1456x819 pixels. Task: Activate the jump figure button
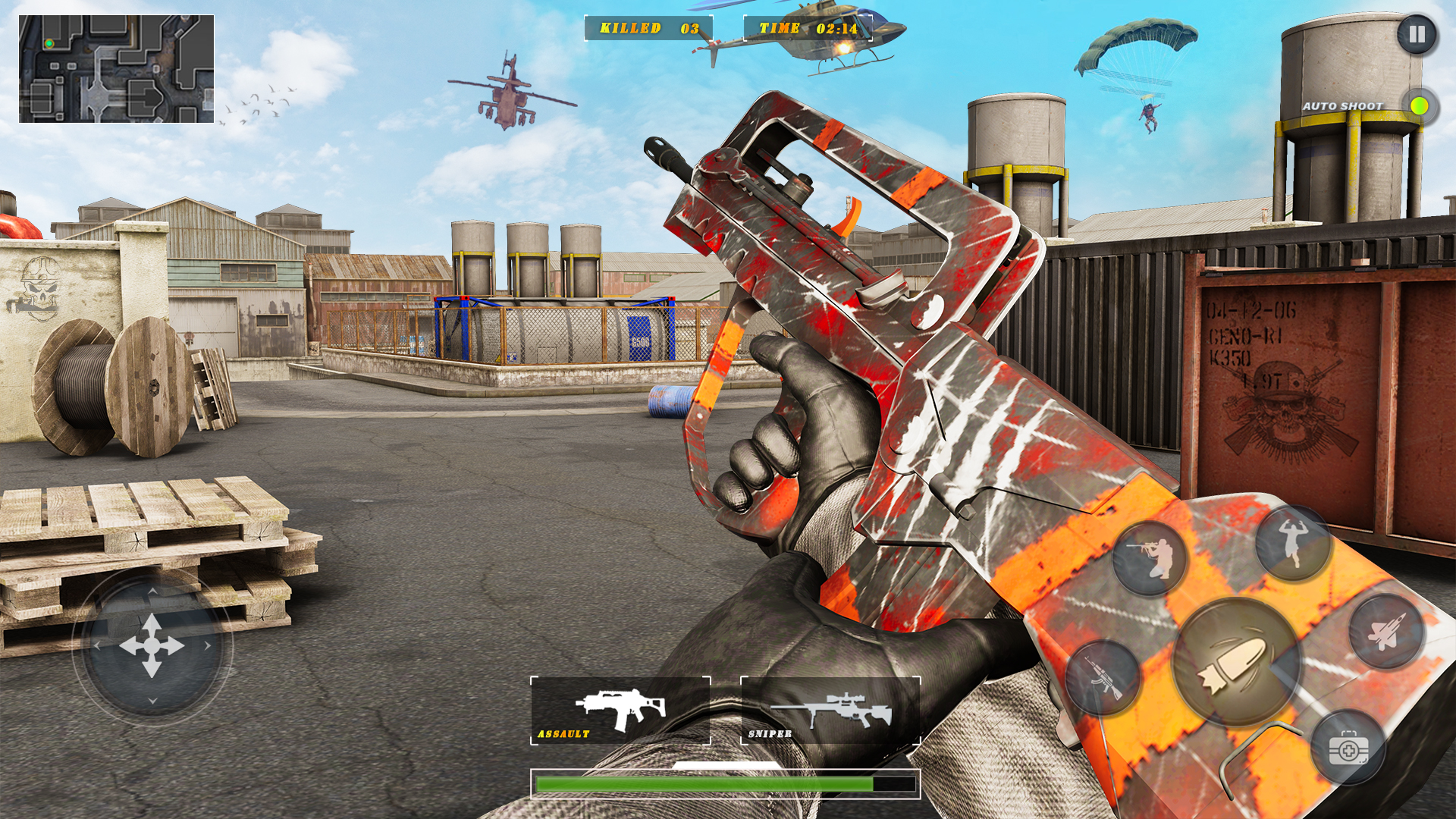click(1293, 542)
